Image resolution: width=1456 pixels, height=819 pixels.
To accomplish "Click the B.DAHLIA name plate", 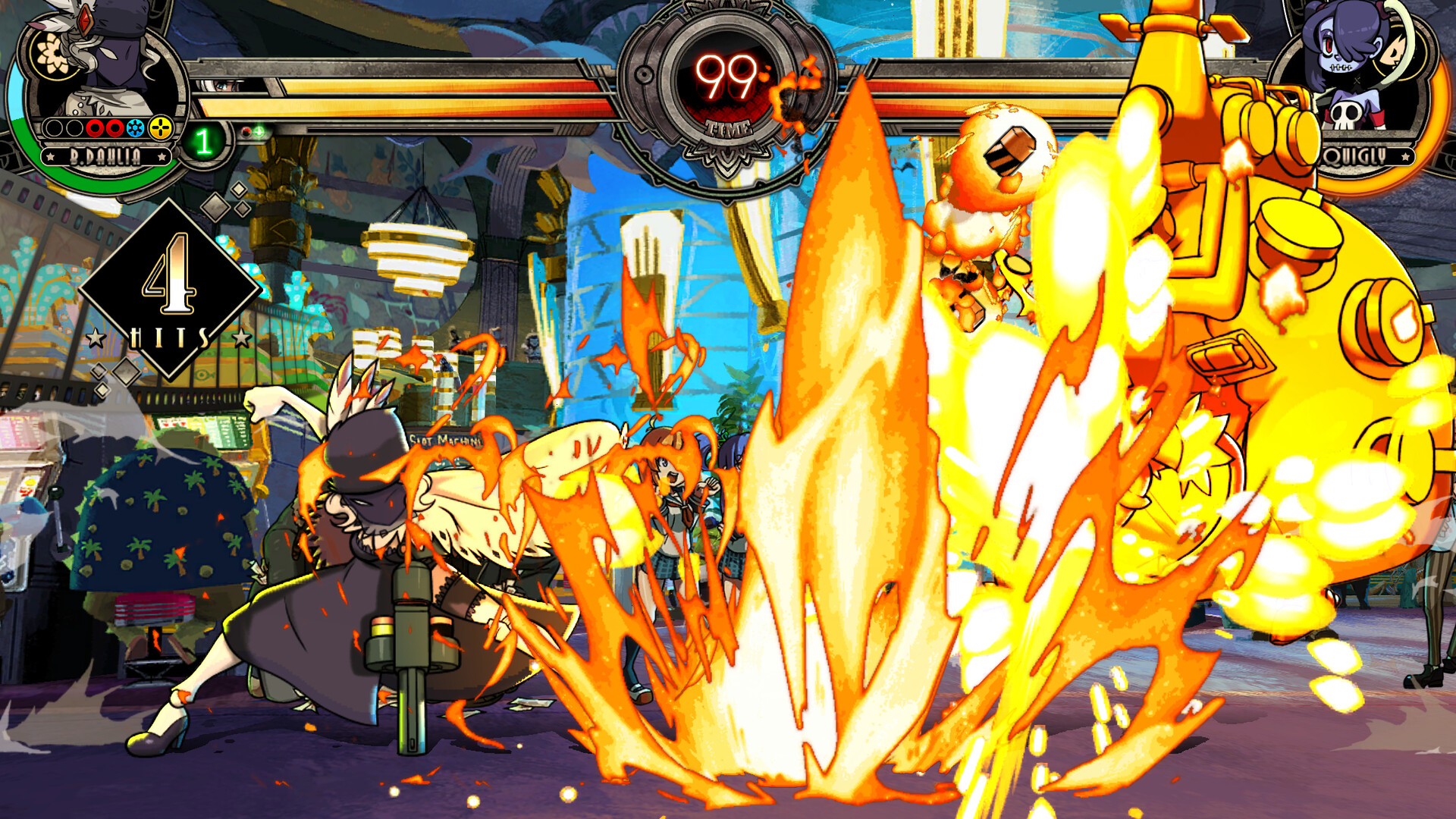I will (x=105, y=156).
